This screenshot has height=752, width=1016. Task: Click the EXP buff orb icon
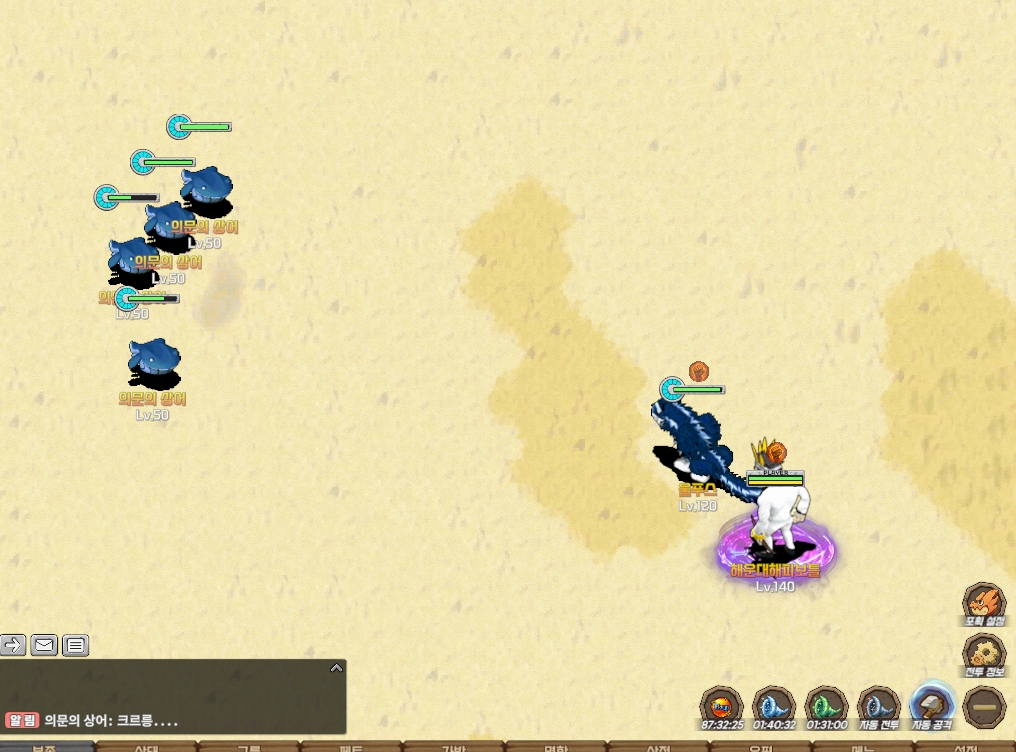(x=720, y=706)
